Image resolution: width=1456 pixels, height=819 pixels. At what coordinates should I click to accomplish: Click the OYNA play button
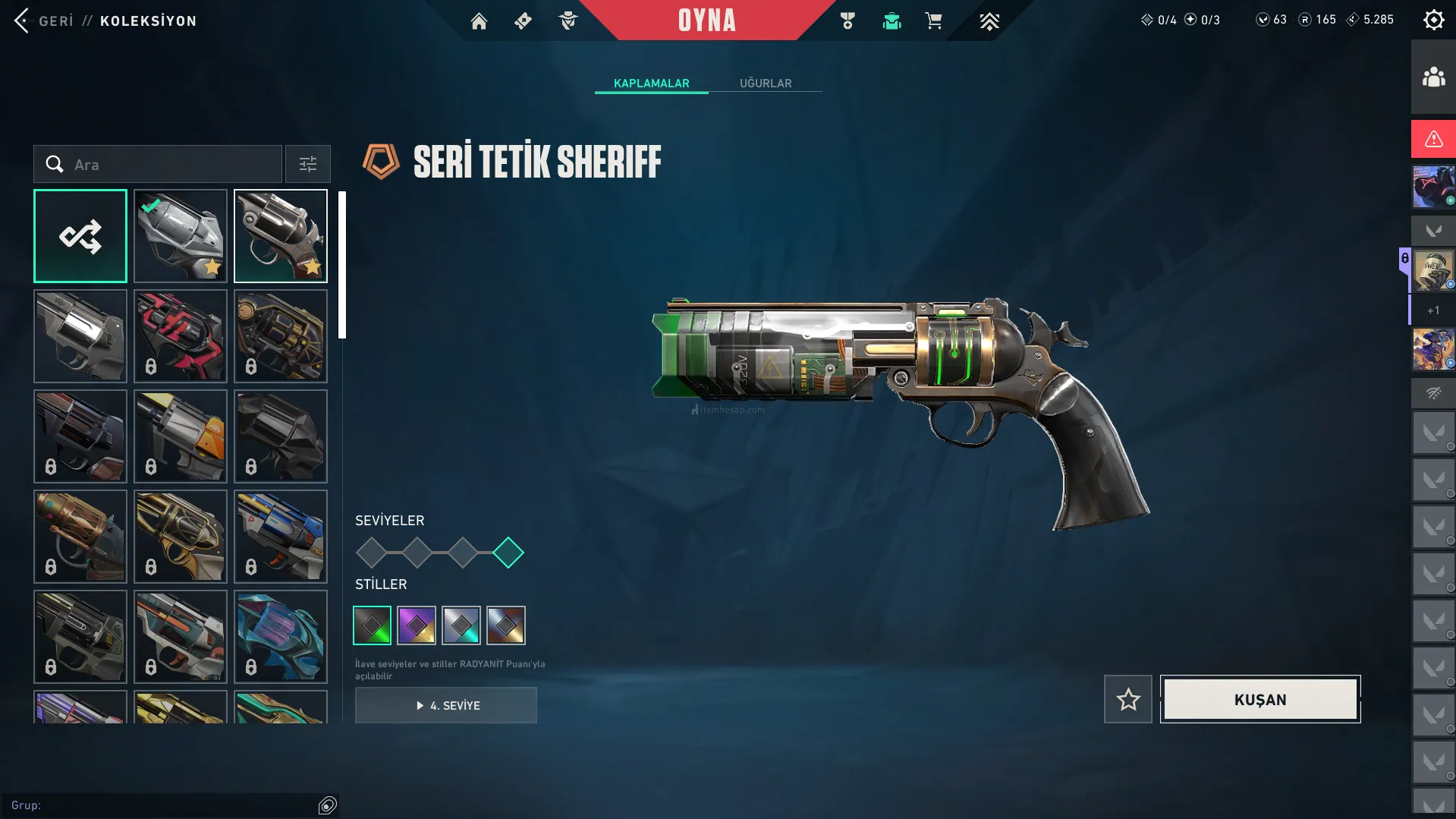[706, 20]
